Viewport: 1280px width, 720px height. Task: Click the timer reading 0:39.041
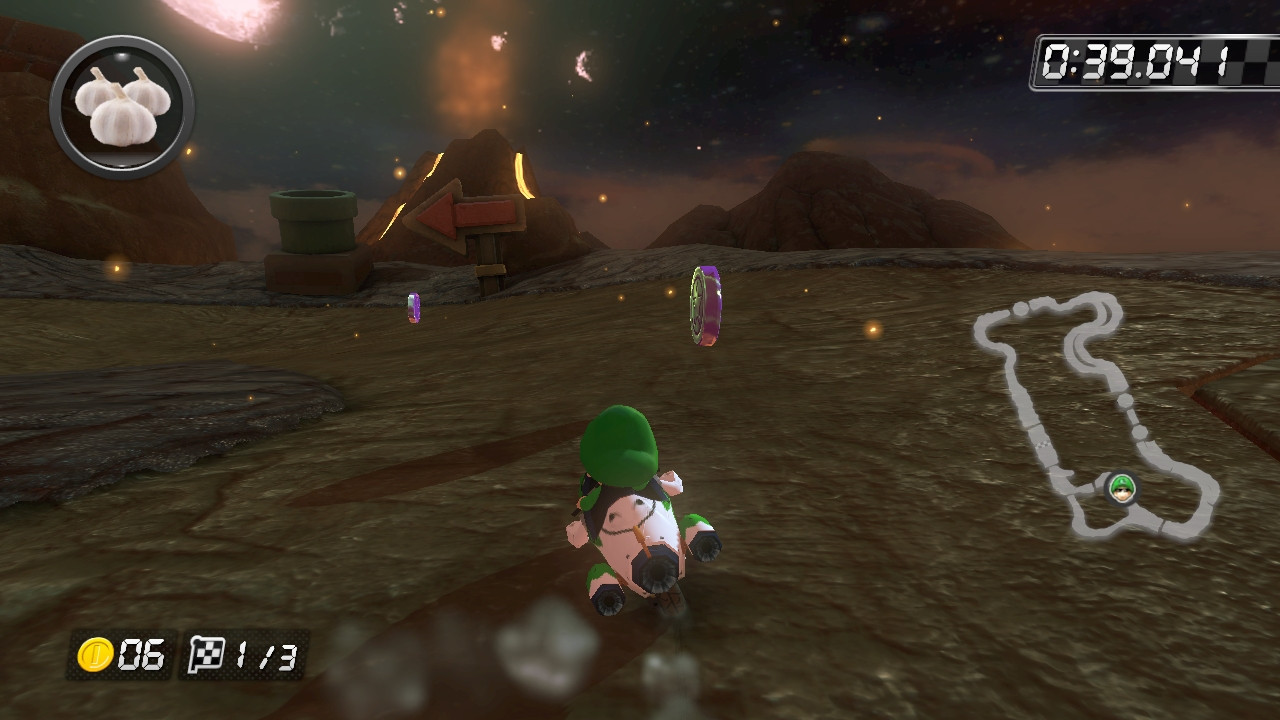tap(1135, 60)
